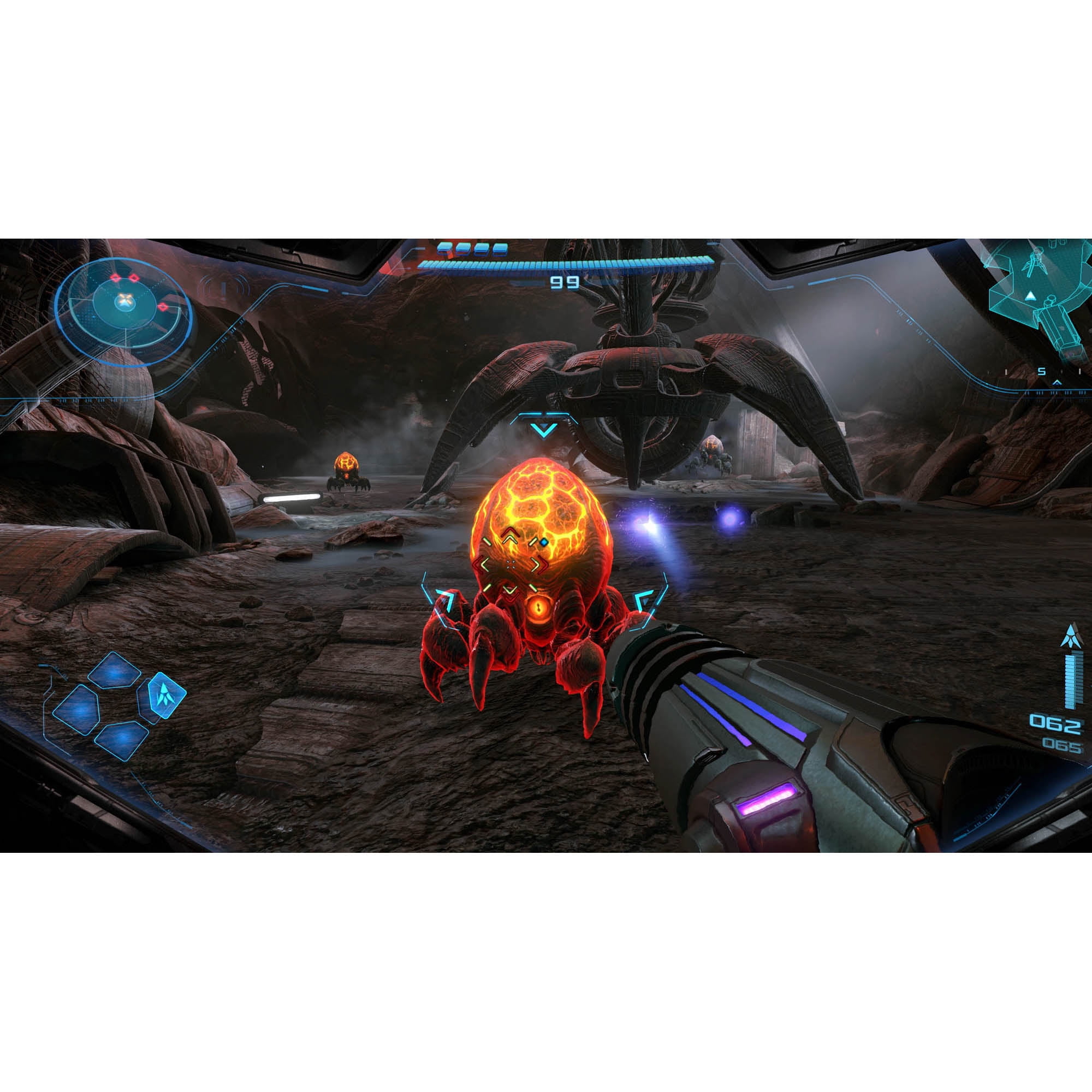The width and height of the screenshot is (1092, 1092).
Task: Click the 062 missile count display
Action: (x=1056, y=723)
